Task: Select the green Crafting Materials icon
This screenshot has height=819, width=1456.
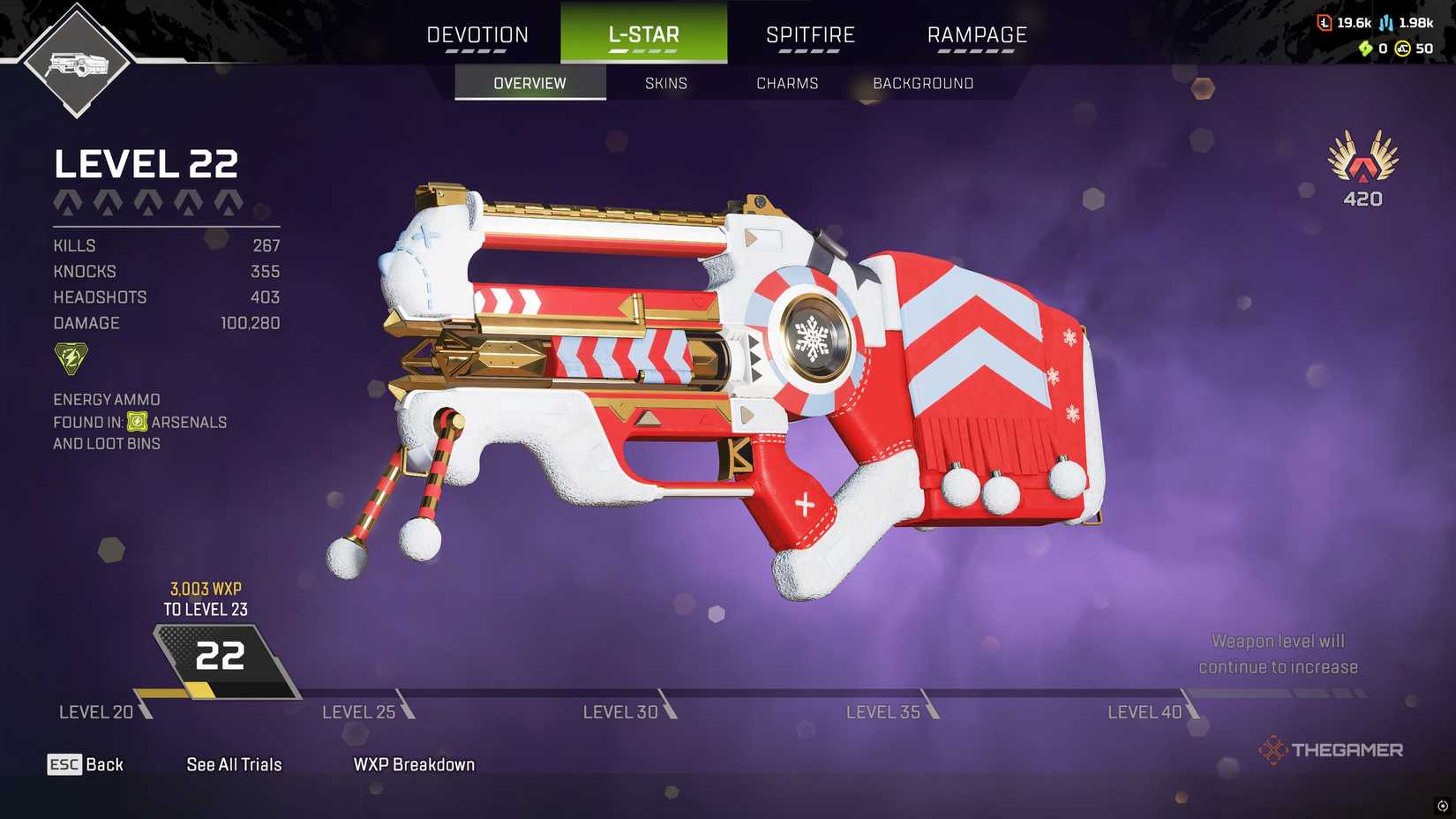Action: (x=1365, y=48)
